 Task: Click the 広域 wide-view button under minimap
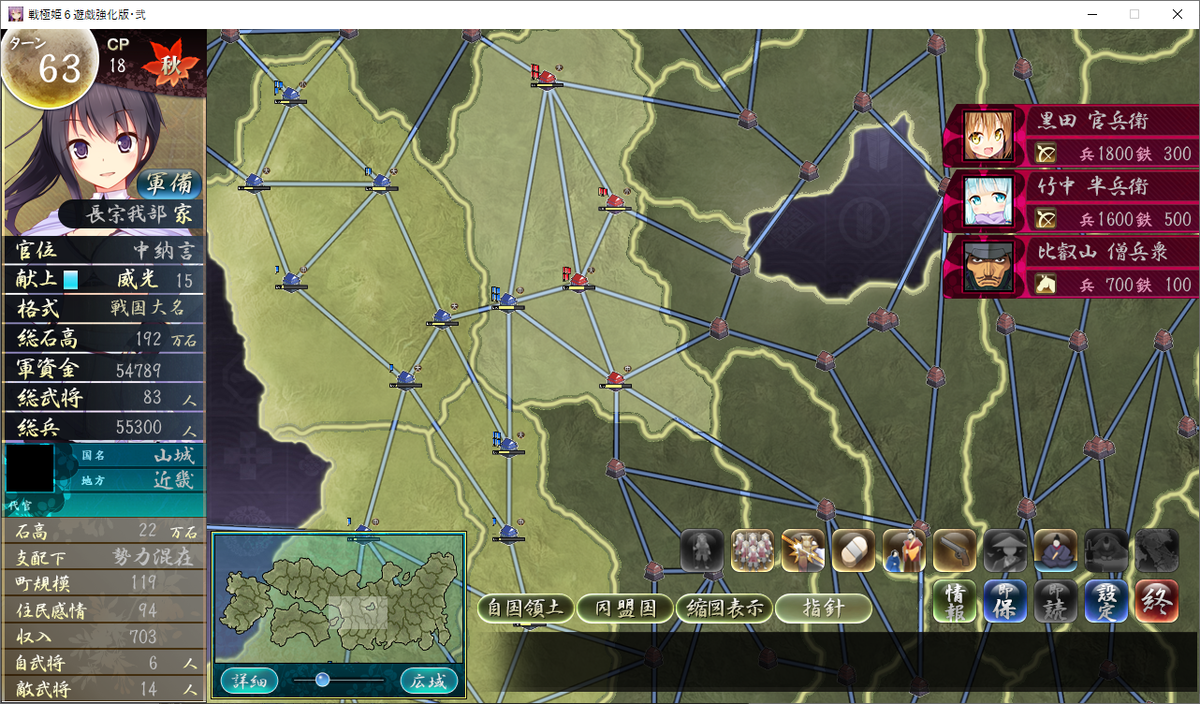click(429, 681)
